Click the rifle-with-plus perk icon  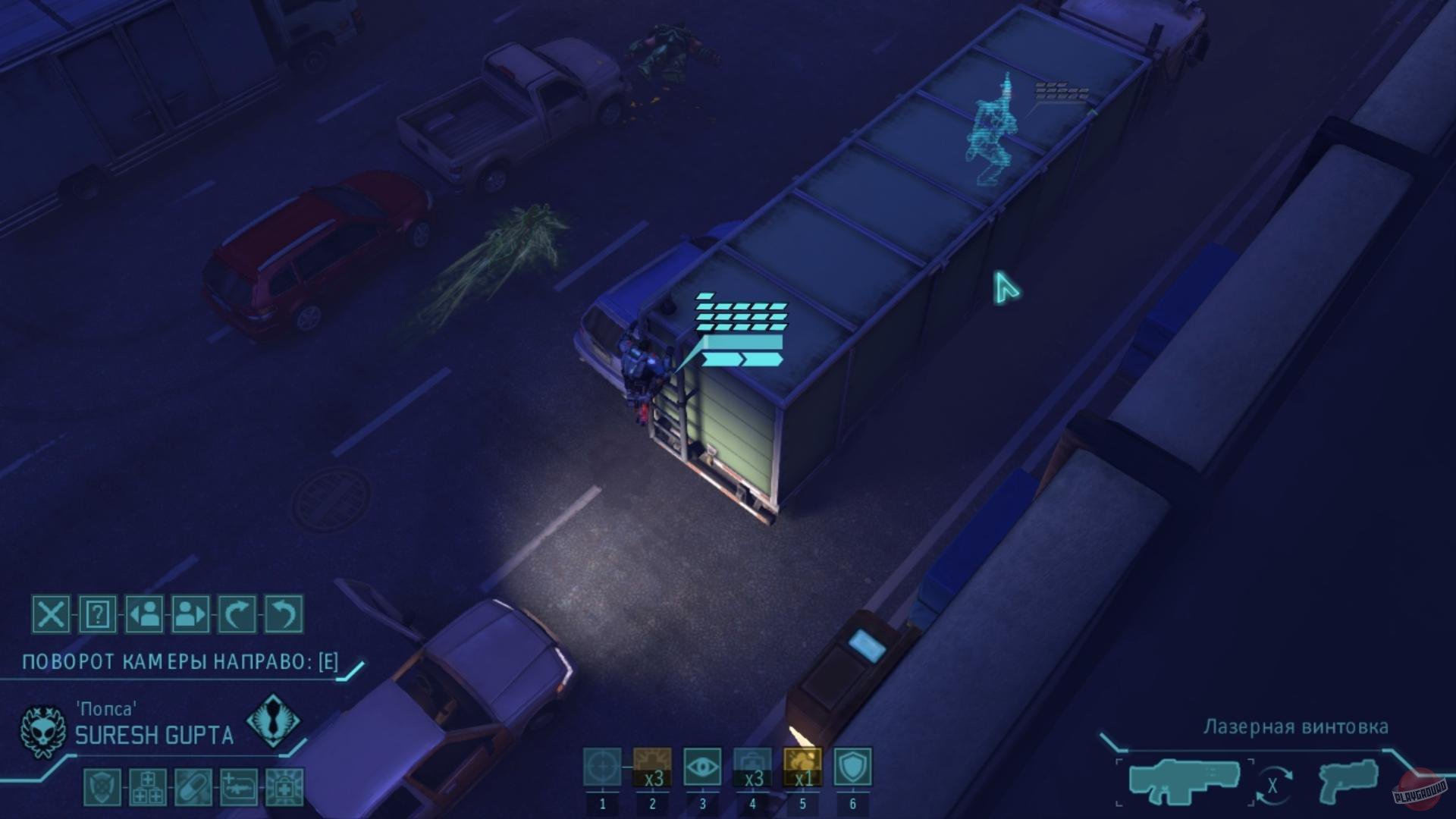click(x=239, y=787)
